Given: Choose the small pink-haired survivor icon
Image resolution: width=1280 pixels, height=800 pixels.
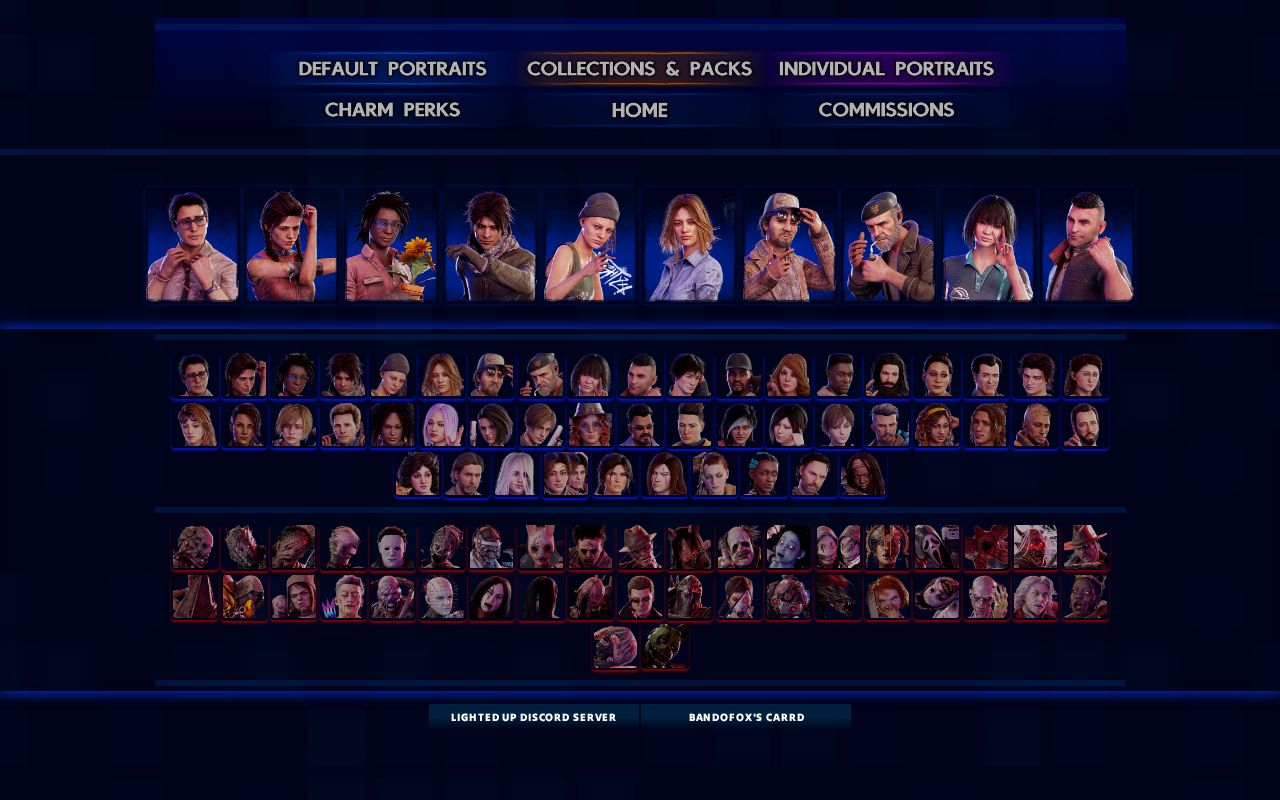Looking at the screenshot, I should click(441, 425).
